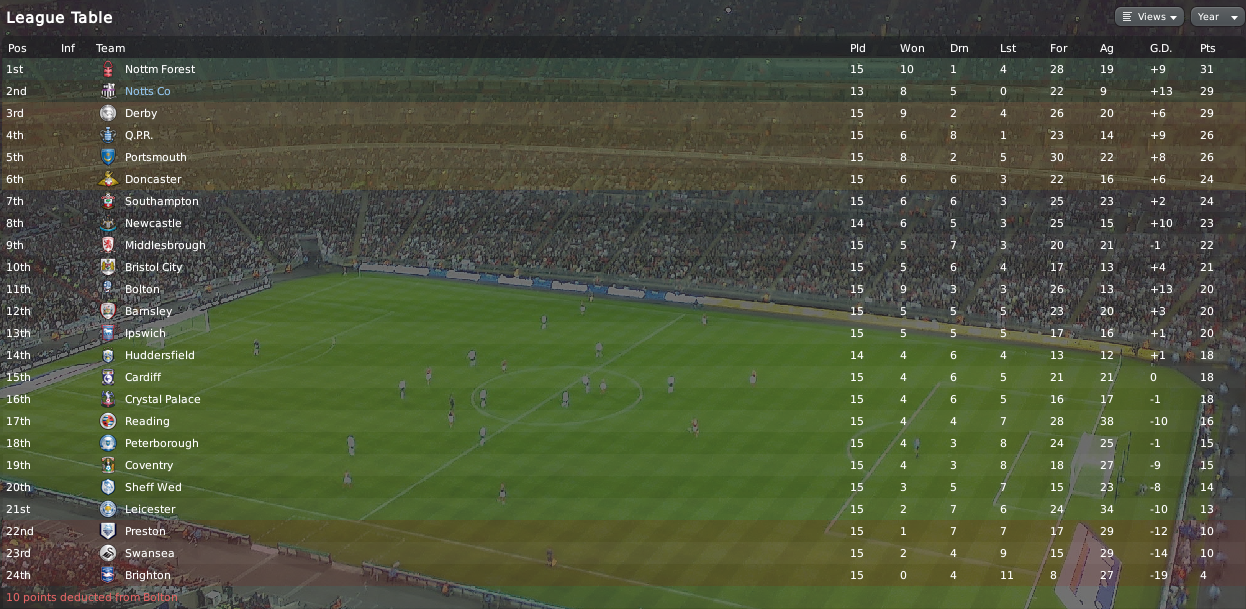Open Portsmouth club entry

click(x=155, y=157)
